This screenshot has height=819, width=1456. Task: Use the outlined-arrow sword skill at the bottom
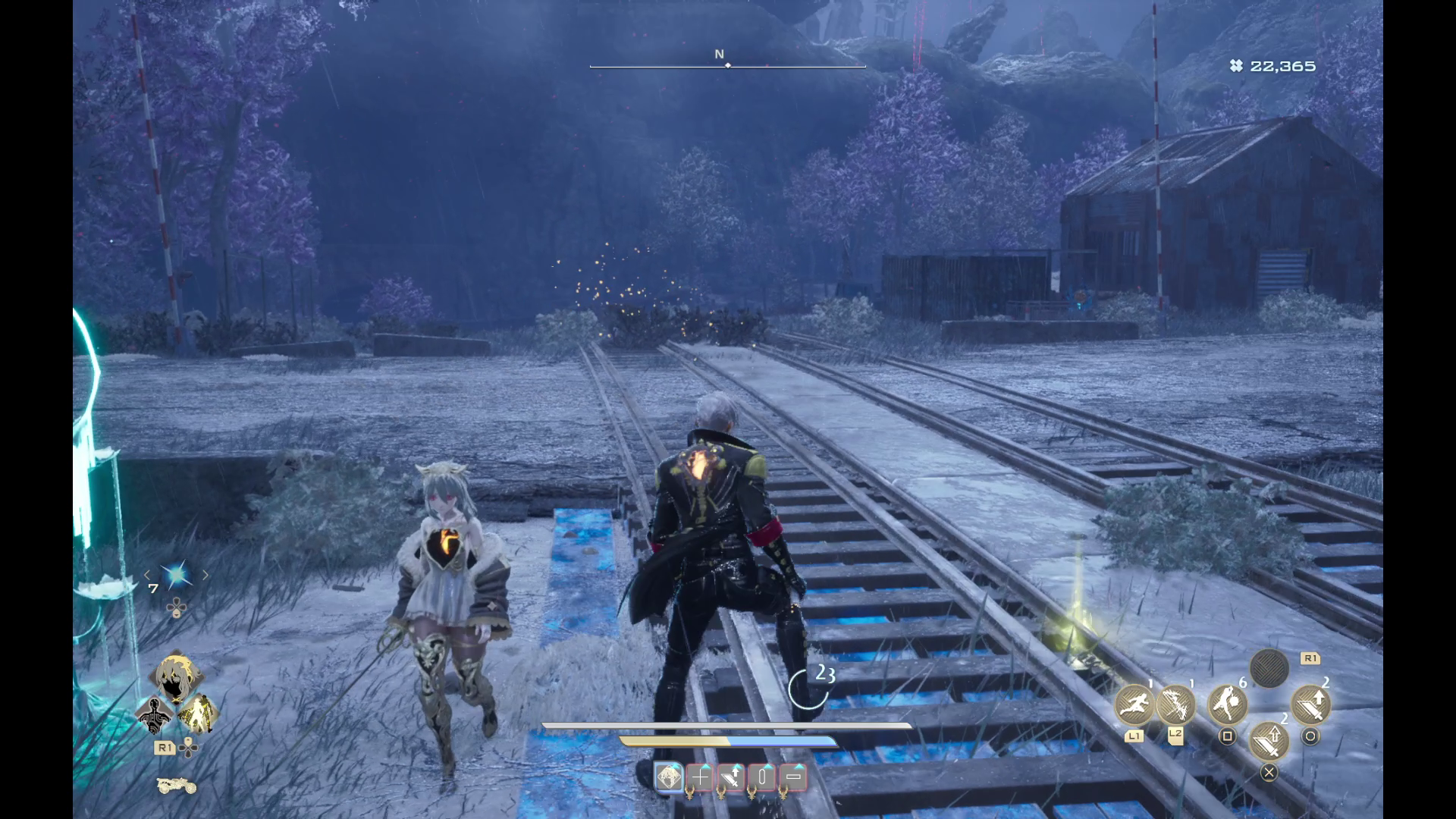click(1269, 741)
